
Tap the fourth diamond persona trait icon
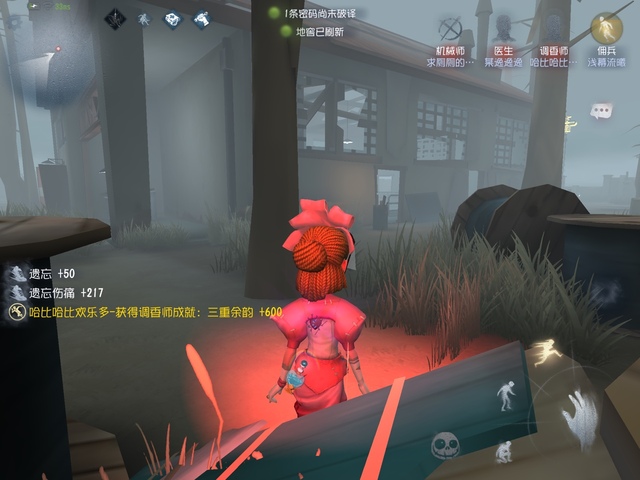pyautogui.click(x=201, y=18)
